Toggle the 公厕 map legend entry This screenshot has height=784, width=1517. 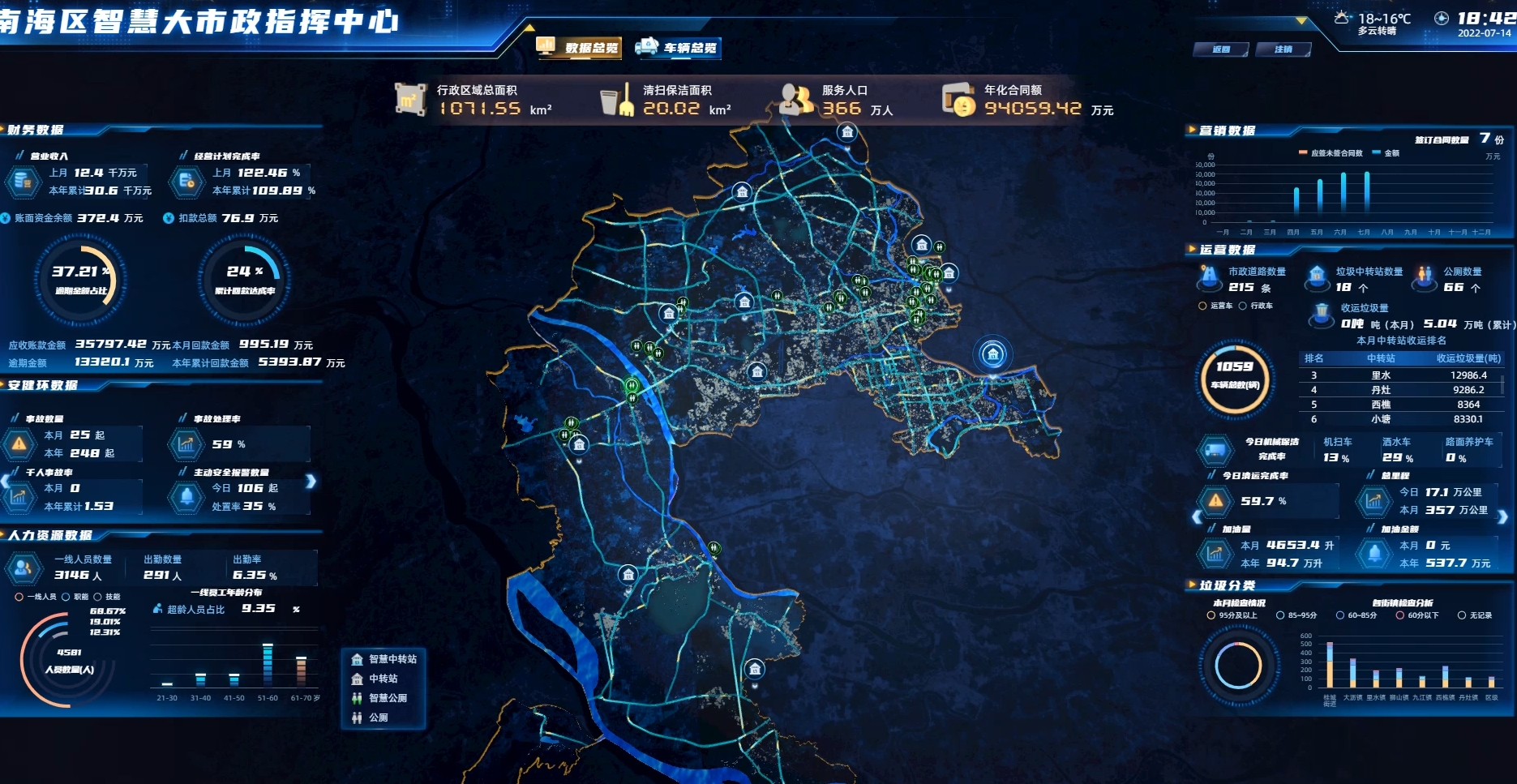pyautogui.click(x=371, y=718)
